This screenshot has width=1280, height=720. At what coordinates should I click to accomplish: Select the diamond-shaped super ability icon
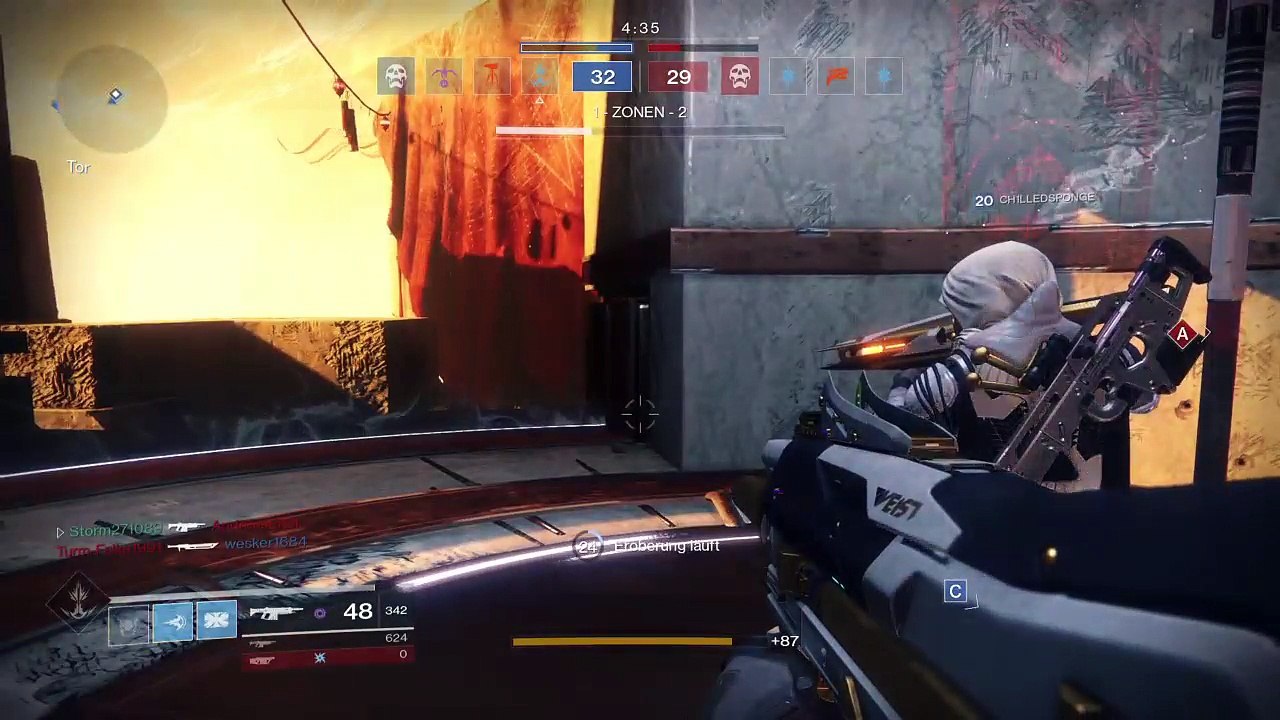(77, 600)
